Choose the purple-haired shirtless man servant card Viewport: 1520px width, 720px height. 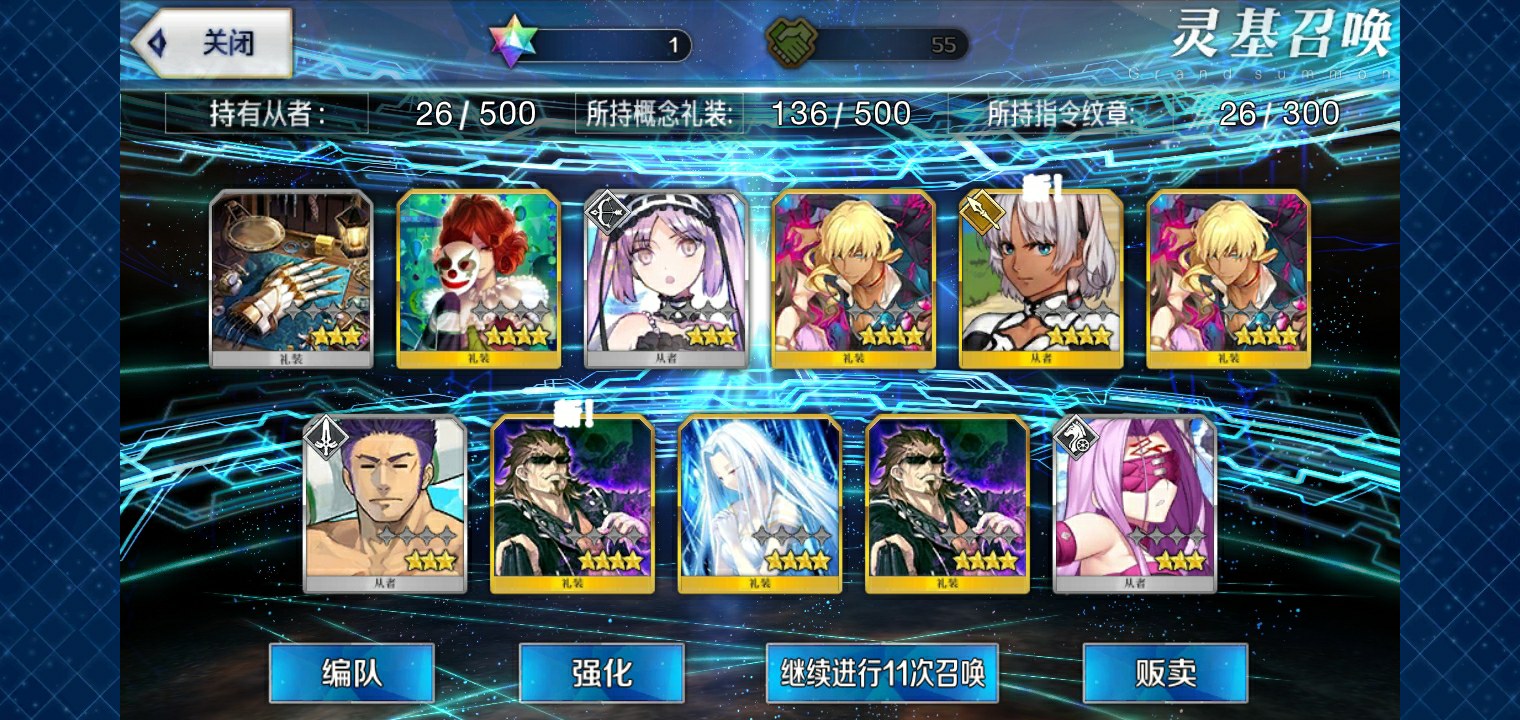coord(385,504)
